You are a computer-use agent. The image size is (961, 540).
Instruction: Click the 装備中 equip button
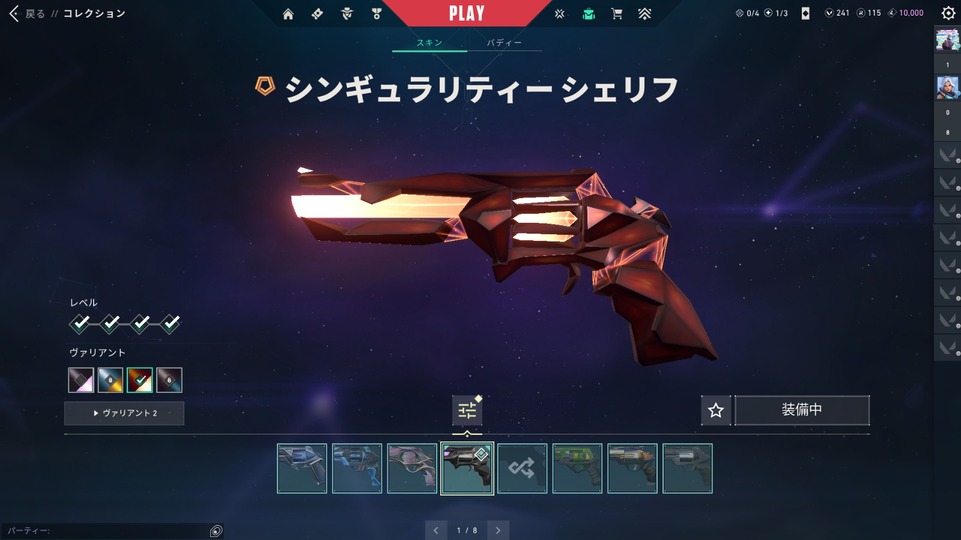click(802, 410)
